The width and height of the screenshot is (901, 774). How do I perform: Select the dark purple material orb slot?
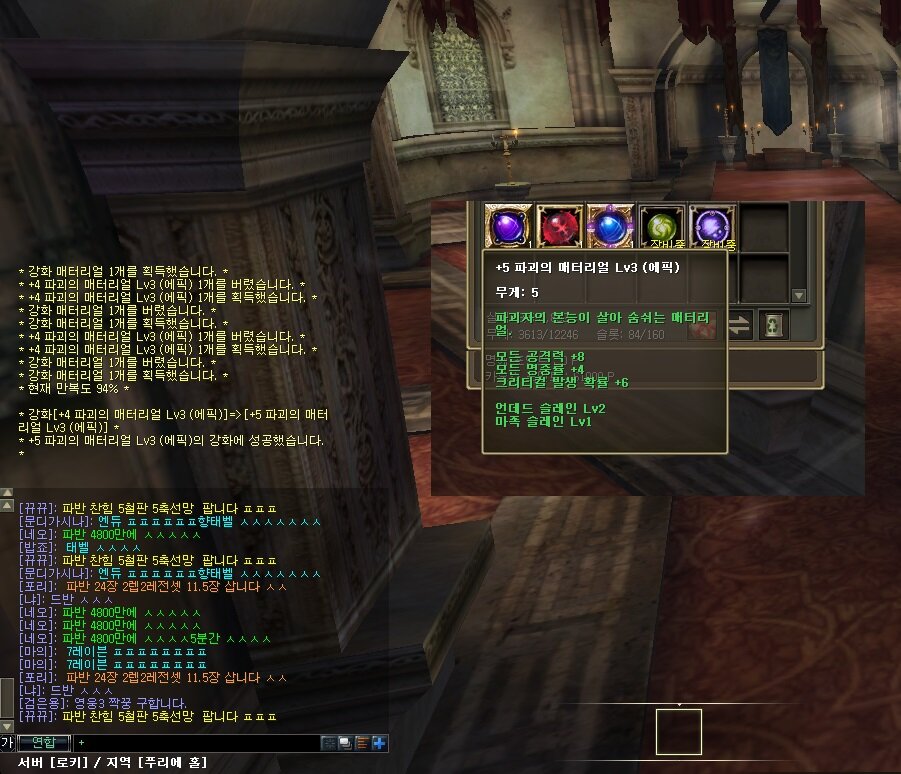click(x=508, y=226)
